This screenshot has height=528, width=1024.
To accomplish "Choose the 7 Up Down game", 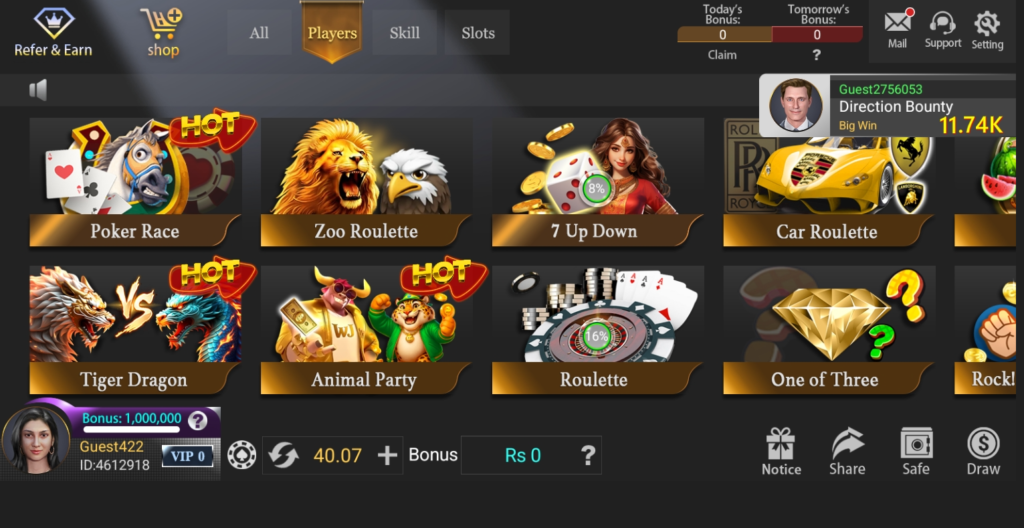I will point(597,182).
